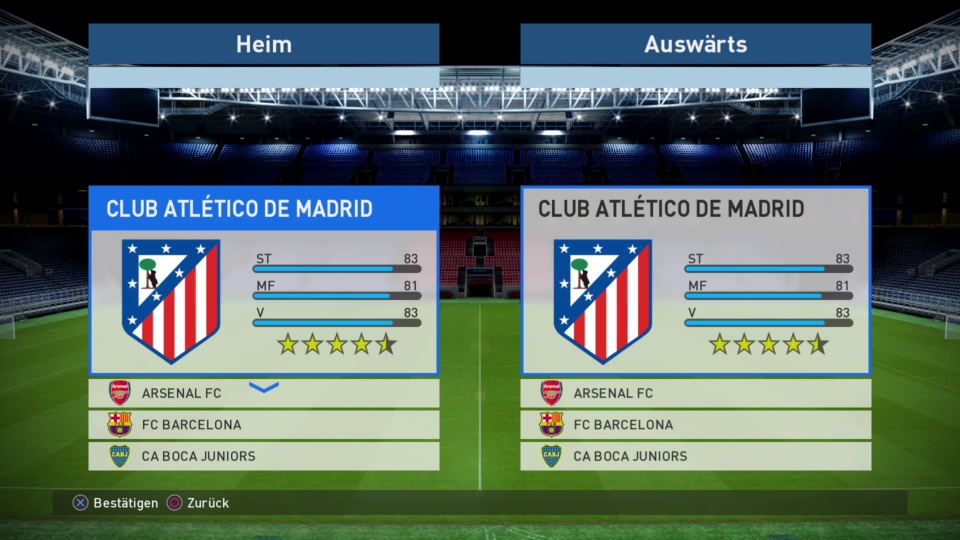Select the Auswärts Club Atlético de Madrid card
The width and height of the screenshot is (960, 540).
click(696, 281)
